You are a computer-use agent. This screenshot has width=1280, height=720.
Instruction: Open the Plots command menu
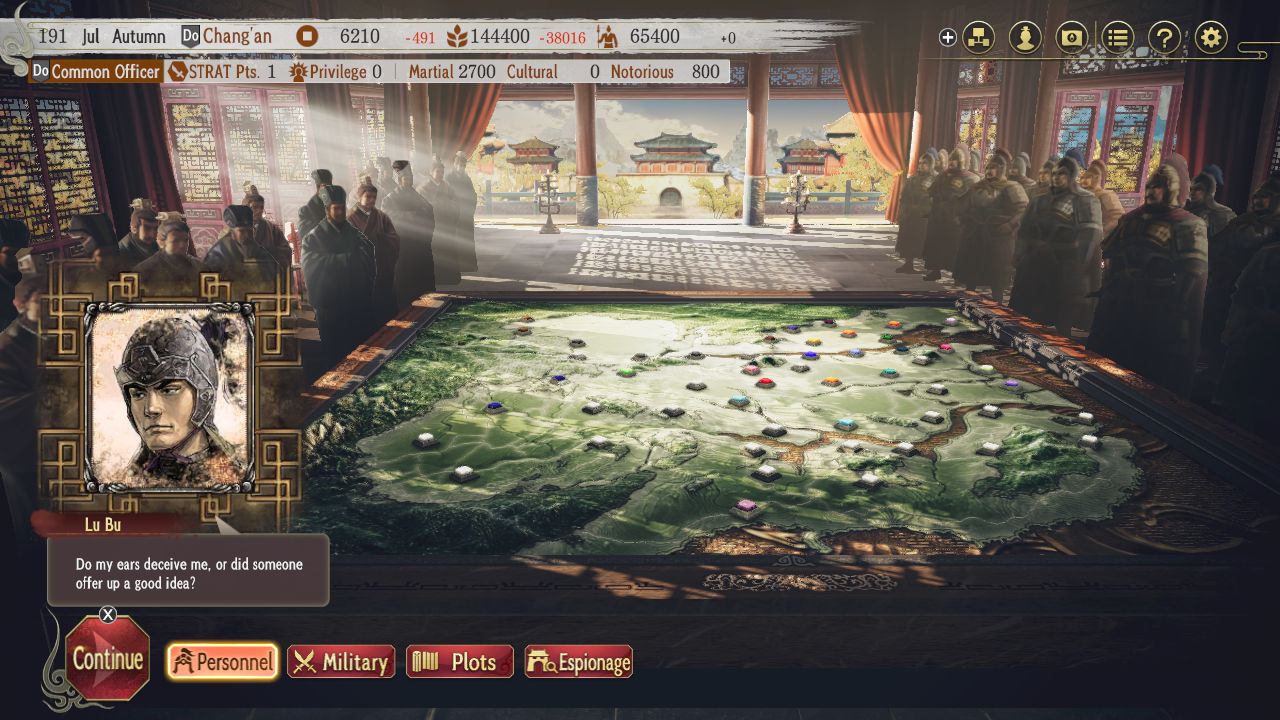click(459, 661)
